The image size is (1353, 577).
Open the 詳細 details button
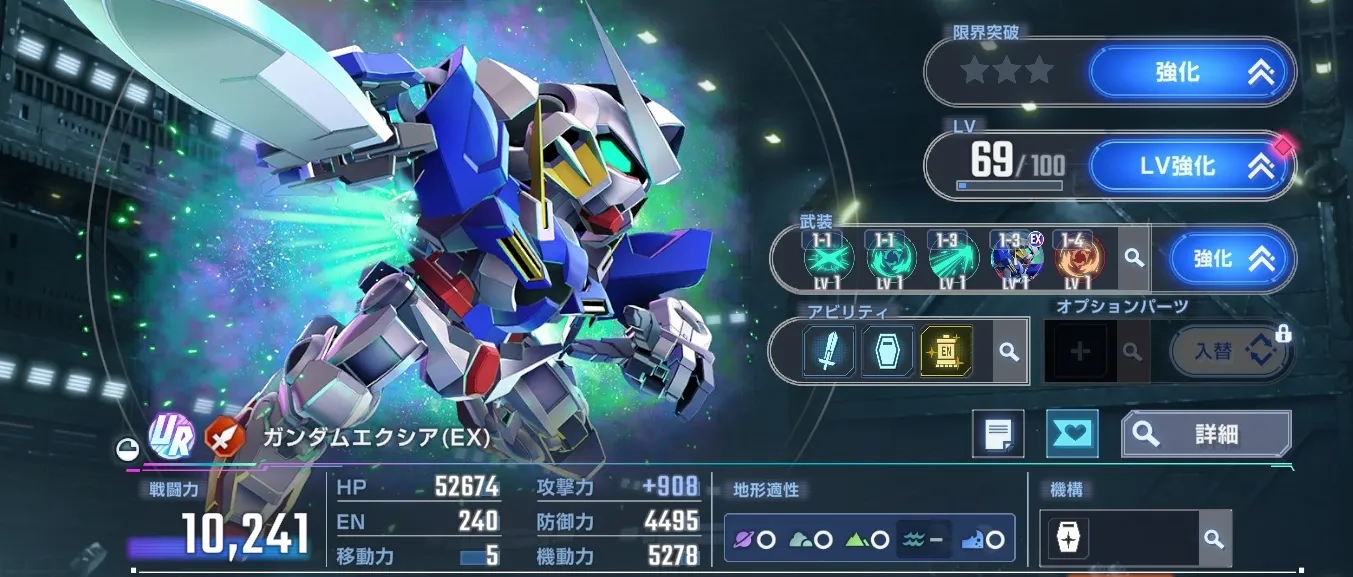[1206, 434]
